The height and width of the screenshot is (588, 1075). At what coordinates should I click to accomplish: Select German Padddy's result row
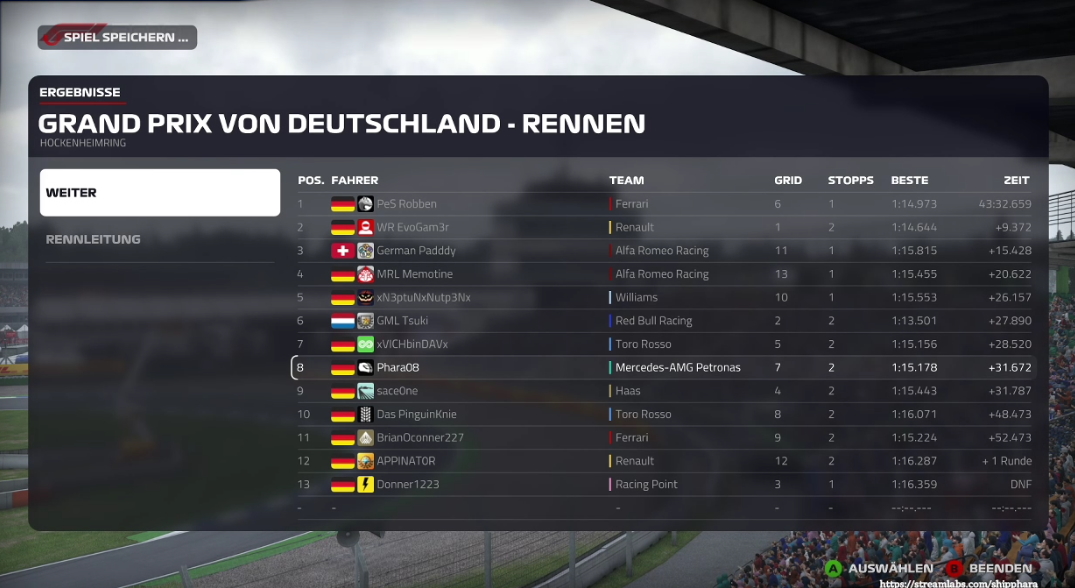tap(665, 251)
